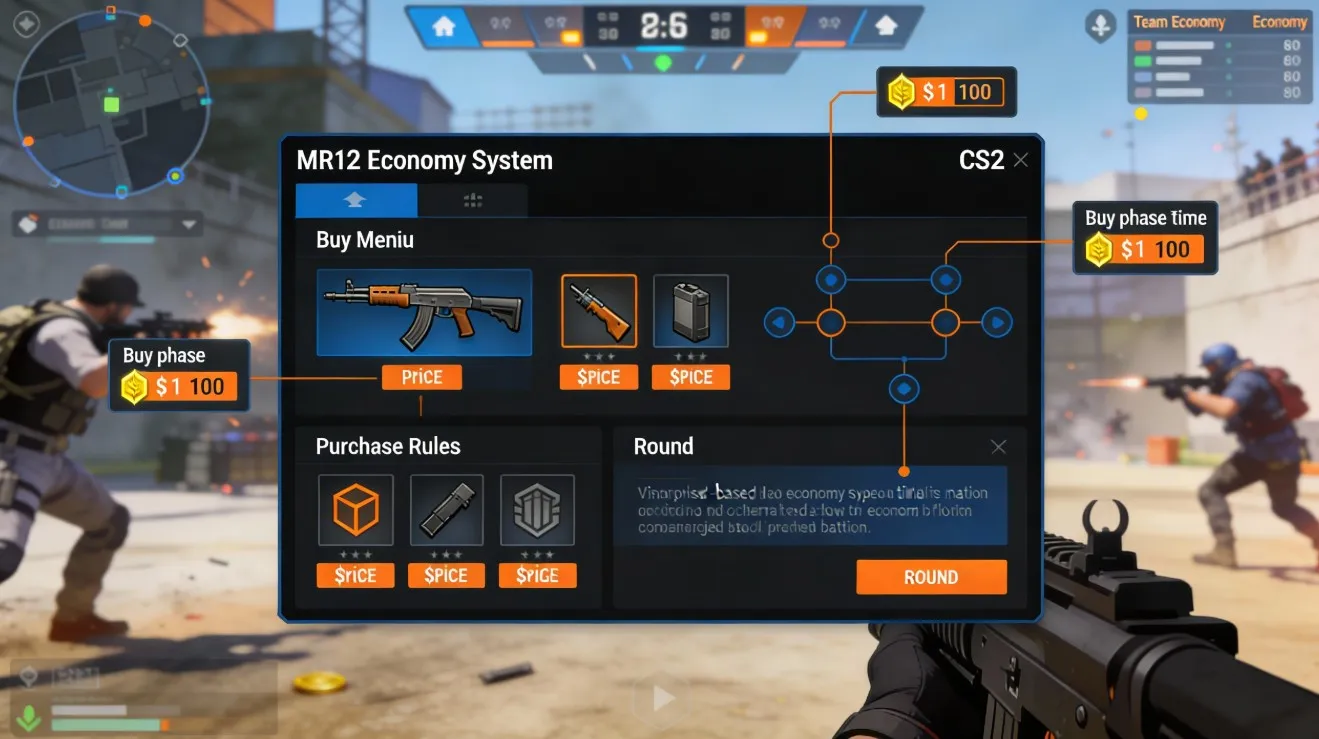Click the play button at the bottom
Viewport: 1319px width, 739px height.
tap(663, 698)
